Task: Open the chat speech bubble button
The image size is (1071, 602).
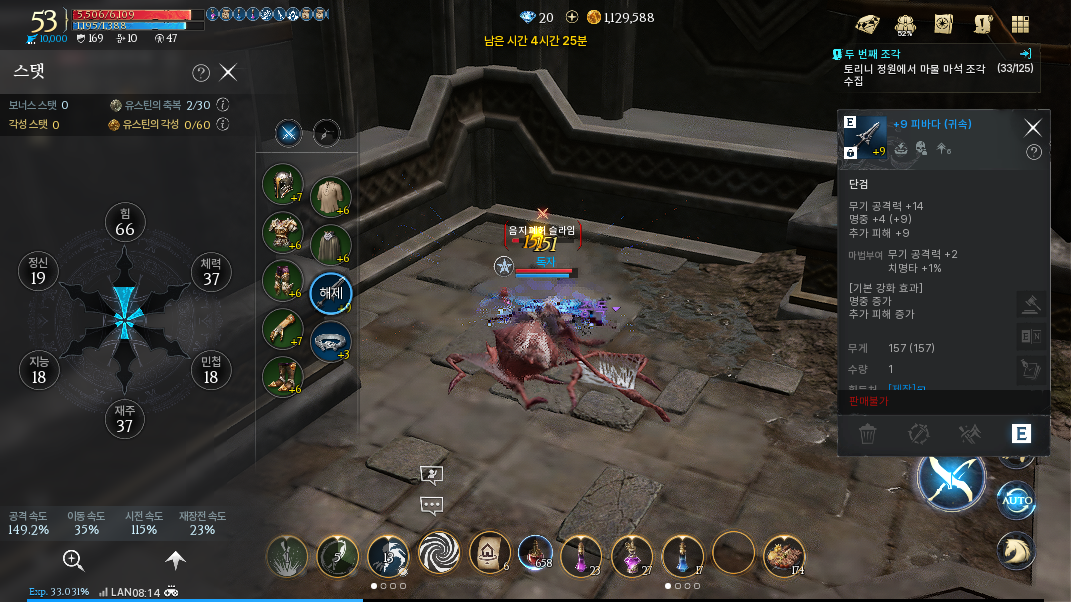Action: click(x=432, y=505)
